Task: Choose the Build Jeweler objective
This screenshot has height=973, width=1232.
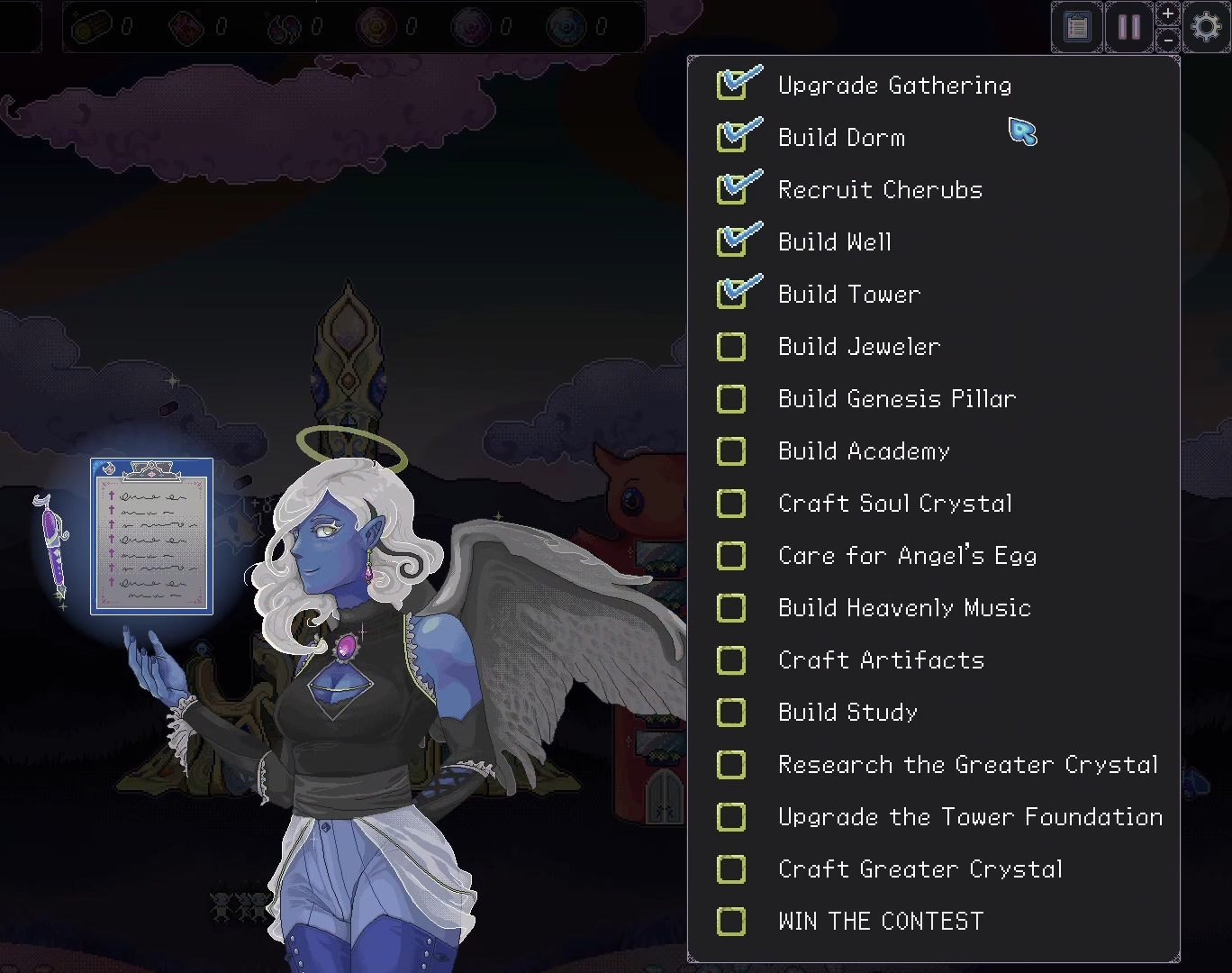Action: [x=858, y=347]
